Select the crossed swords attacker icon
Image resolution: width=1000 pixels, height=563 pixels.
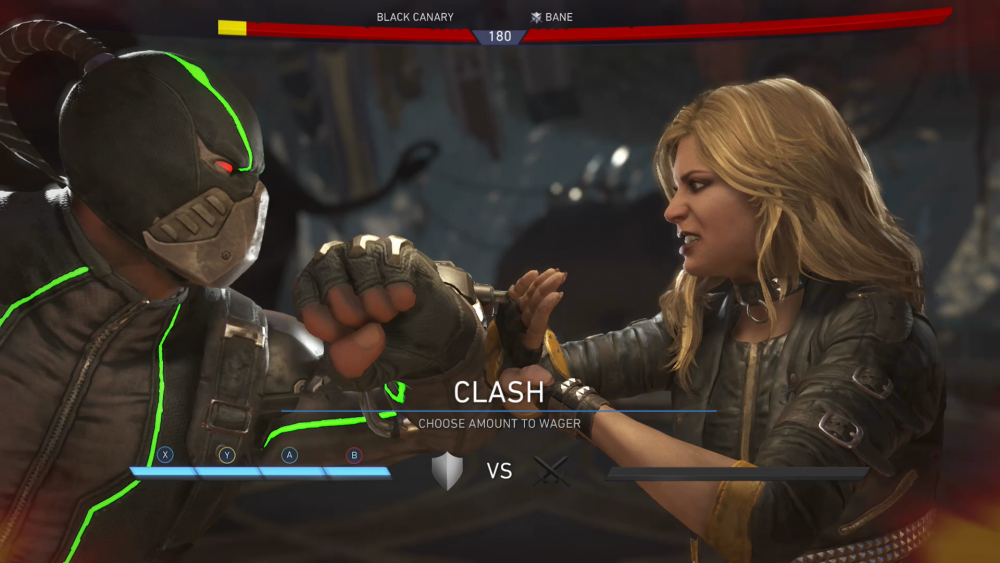pyautogui.click(x=551, y=471)
